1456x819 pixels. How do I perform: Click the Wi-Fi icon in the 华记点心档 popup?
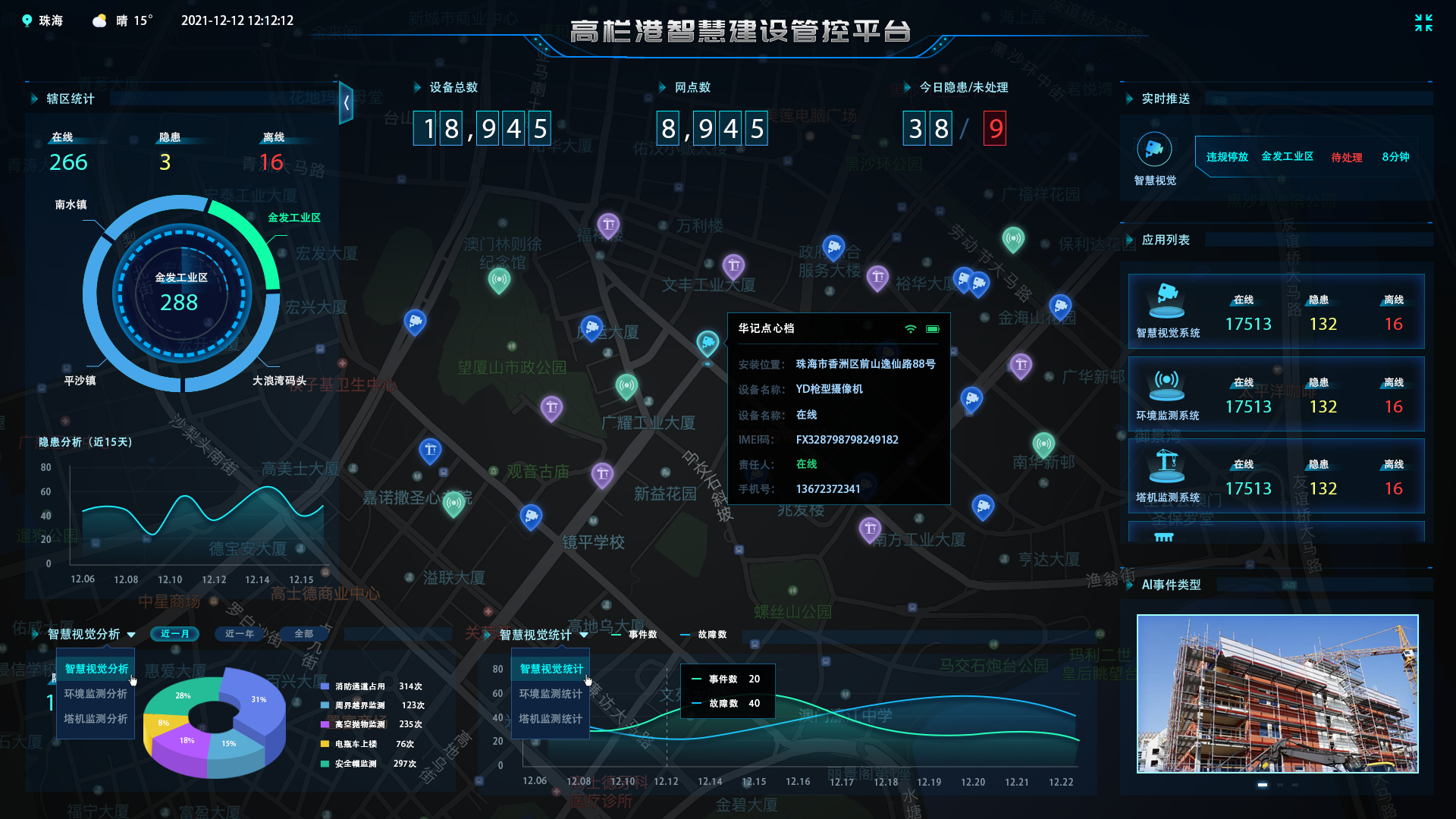[910, 329]
